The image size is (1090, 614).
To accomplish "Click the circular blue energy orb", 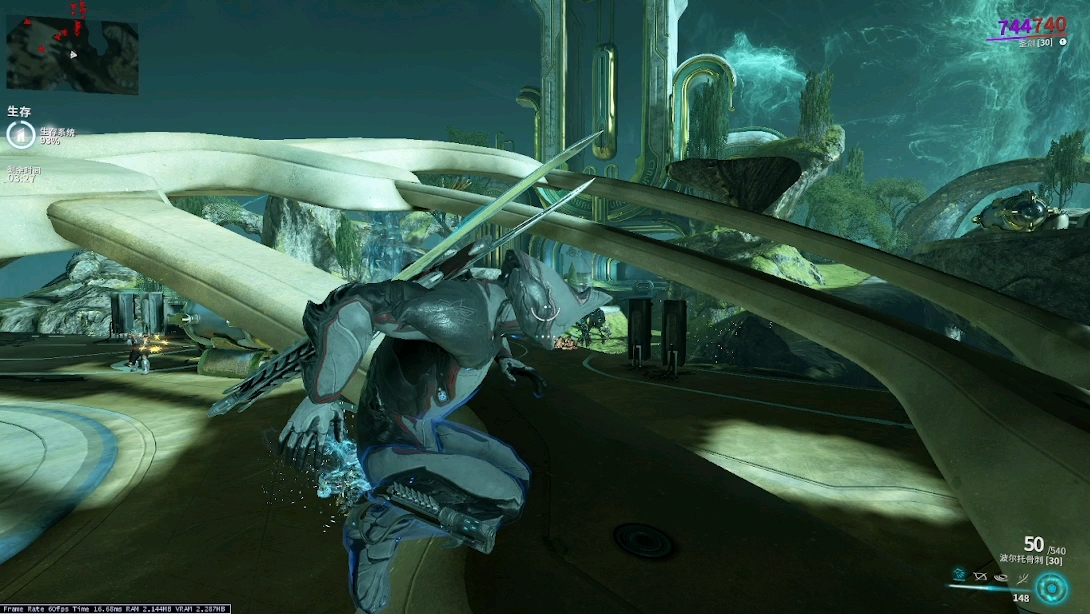I will 1051,588.
